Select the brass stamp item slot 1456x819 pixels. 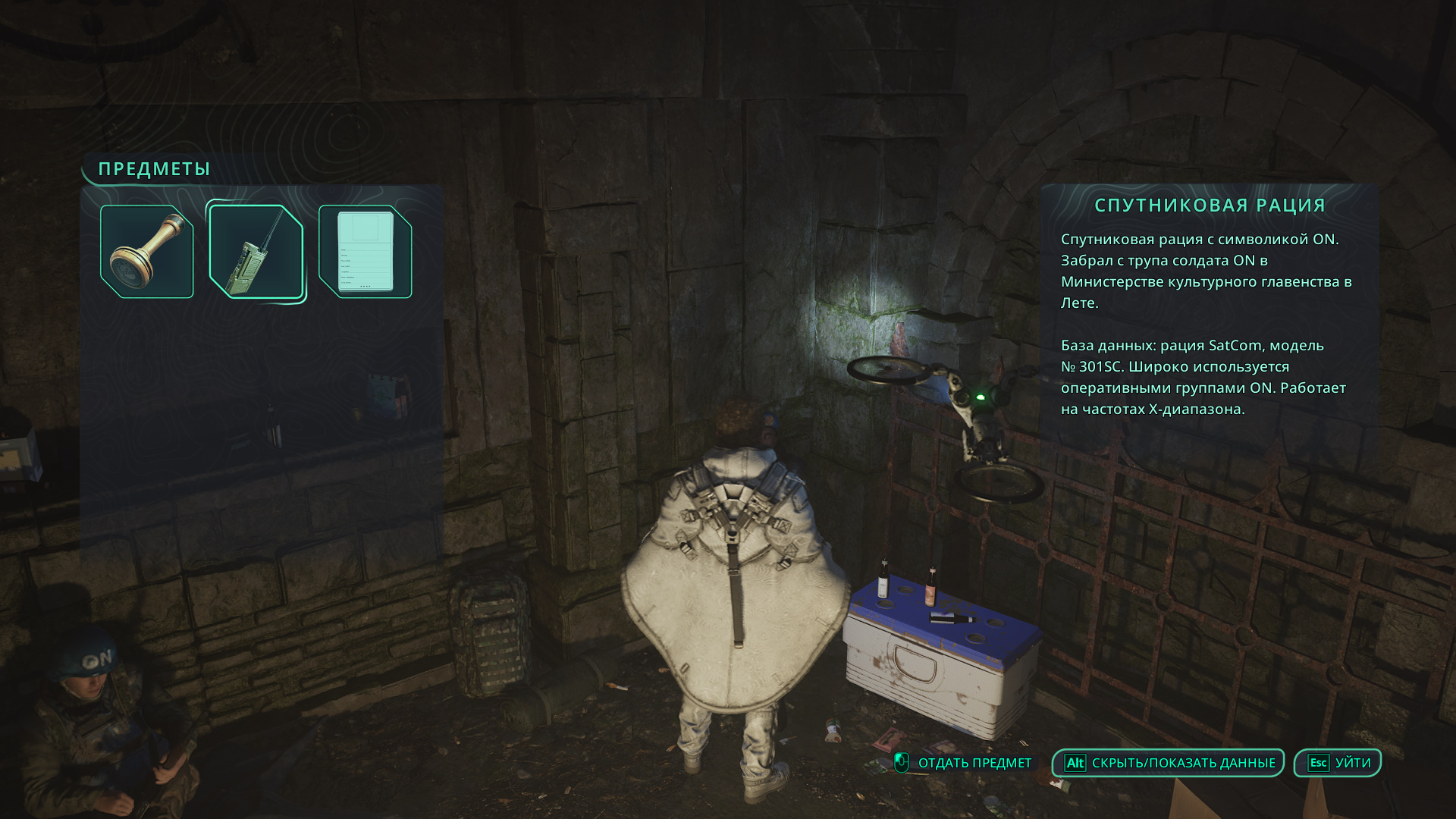coord(147,252)
